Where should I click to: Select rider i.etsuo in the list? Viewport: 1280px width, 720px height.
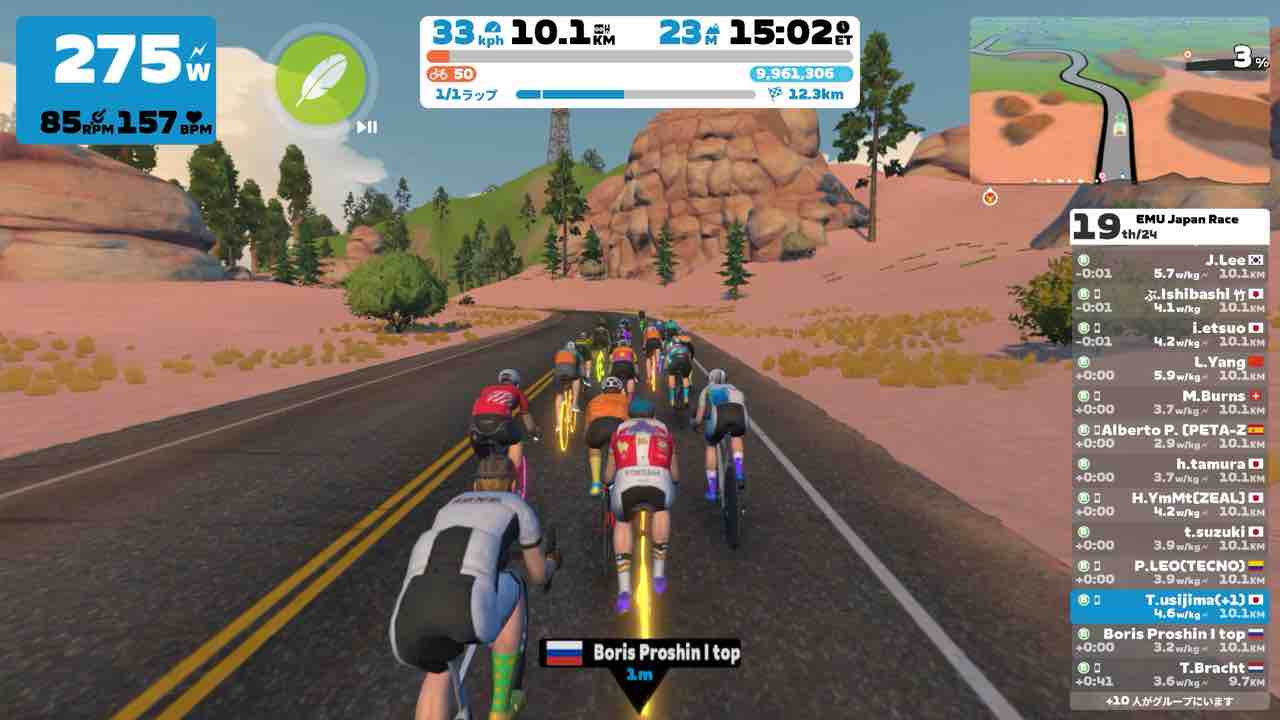tap(1169, 334)
